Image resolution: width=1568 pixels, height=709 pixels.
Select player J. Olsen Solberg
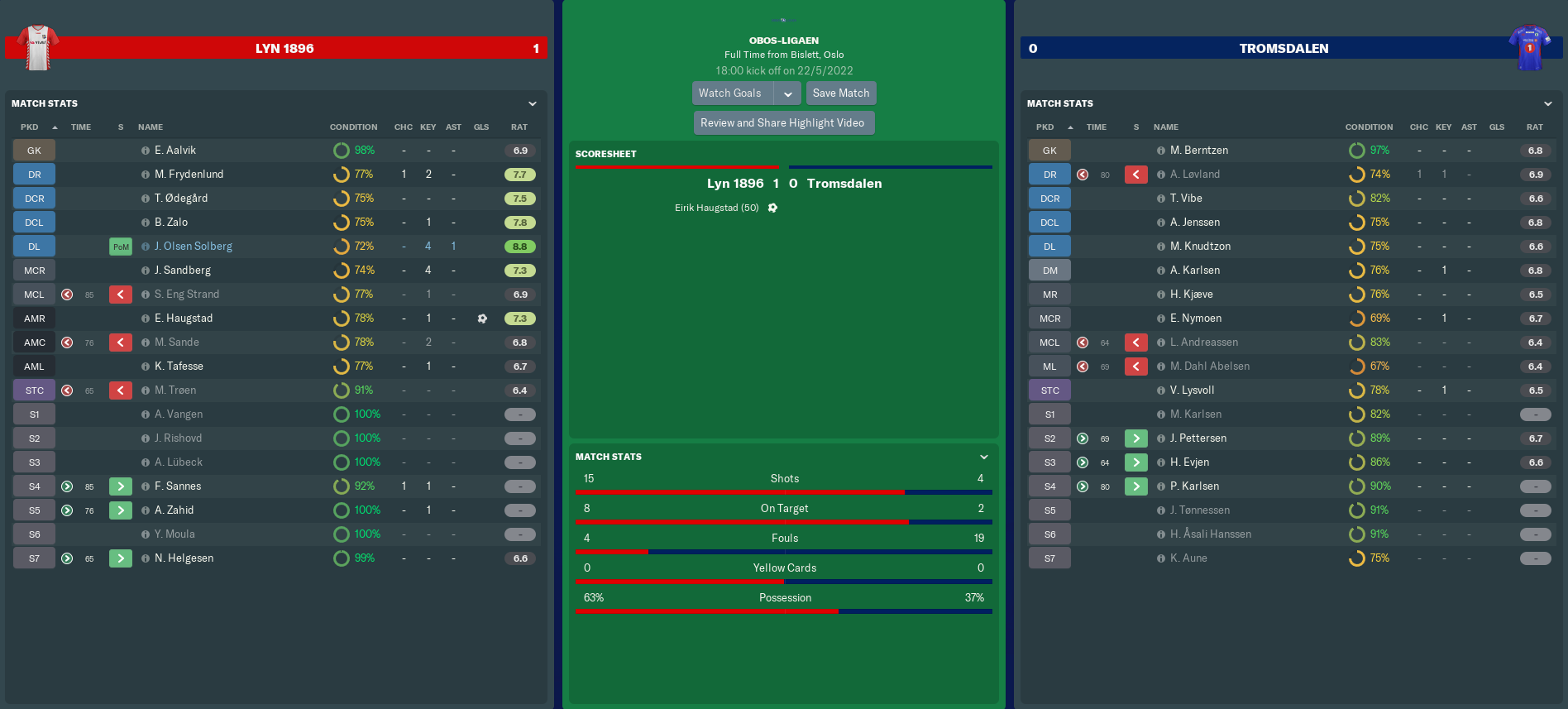click(x=193, y=247)
